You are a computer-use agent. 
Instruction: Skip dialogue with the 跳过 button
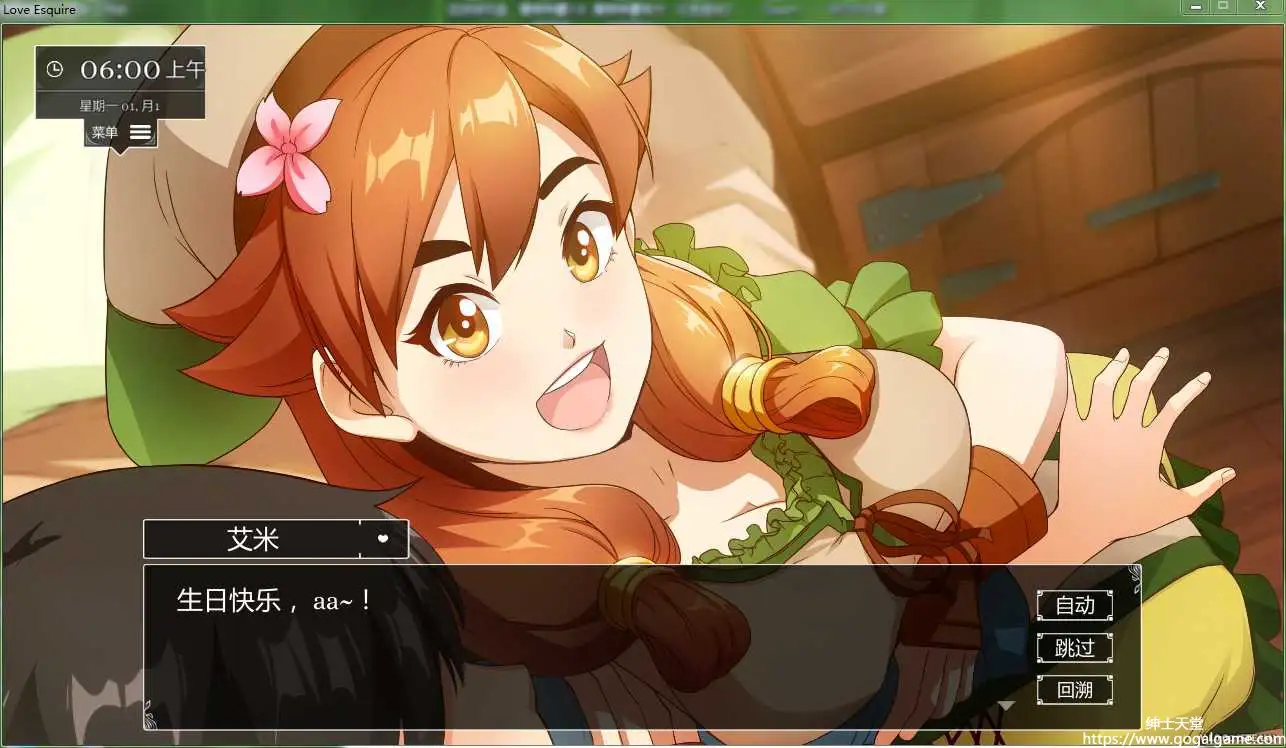1075,648
